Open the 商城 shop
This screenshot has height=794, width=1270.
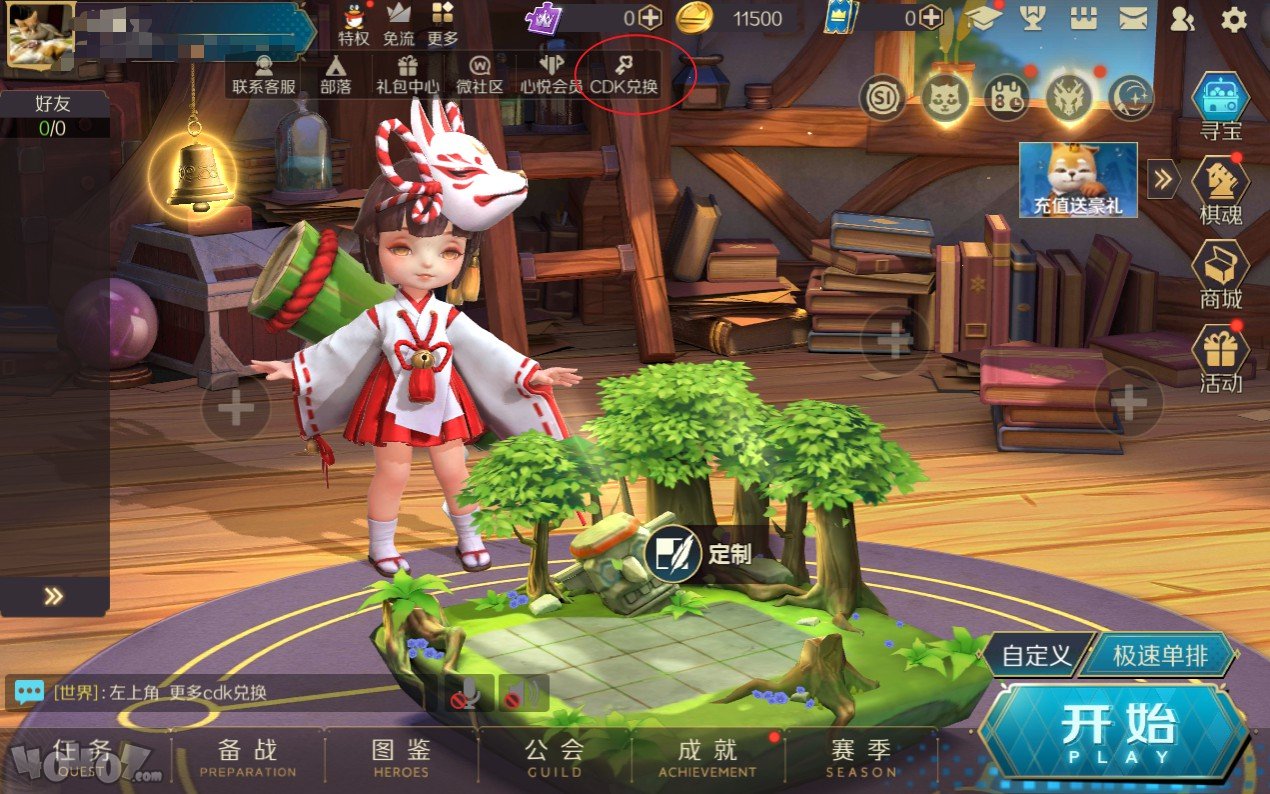[1221, 274]
